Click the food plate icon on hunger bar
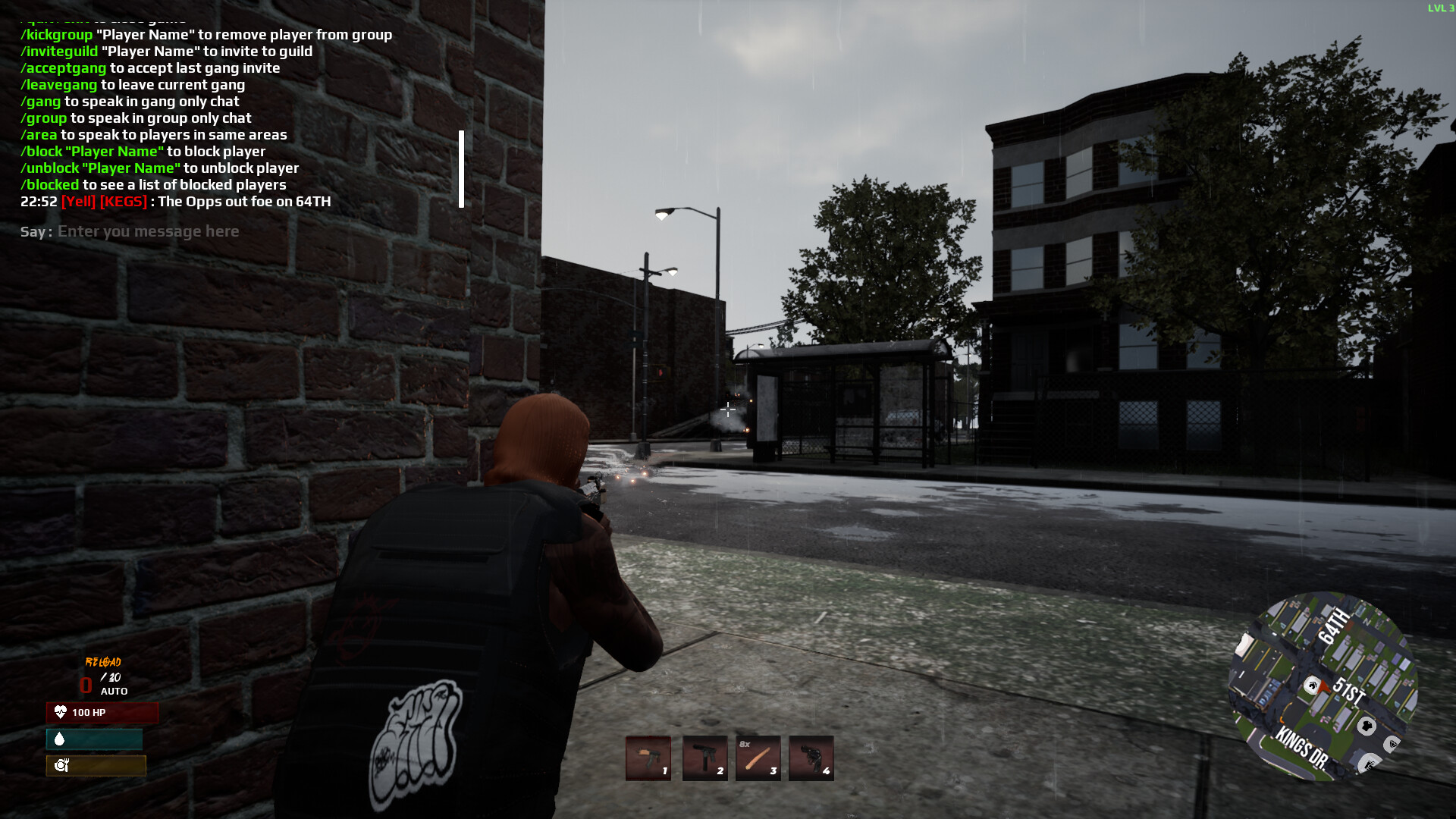This screenshot has height=819, width=1456. (63, 766)
